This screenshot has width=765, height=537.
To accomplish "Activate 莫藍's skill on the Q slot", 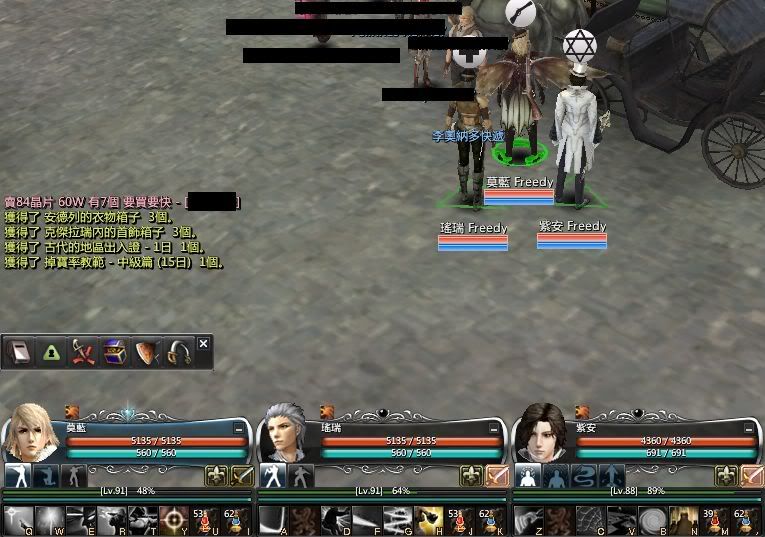I will (x=18, y=519).
